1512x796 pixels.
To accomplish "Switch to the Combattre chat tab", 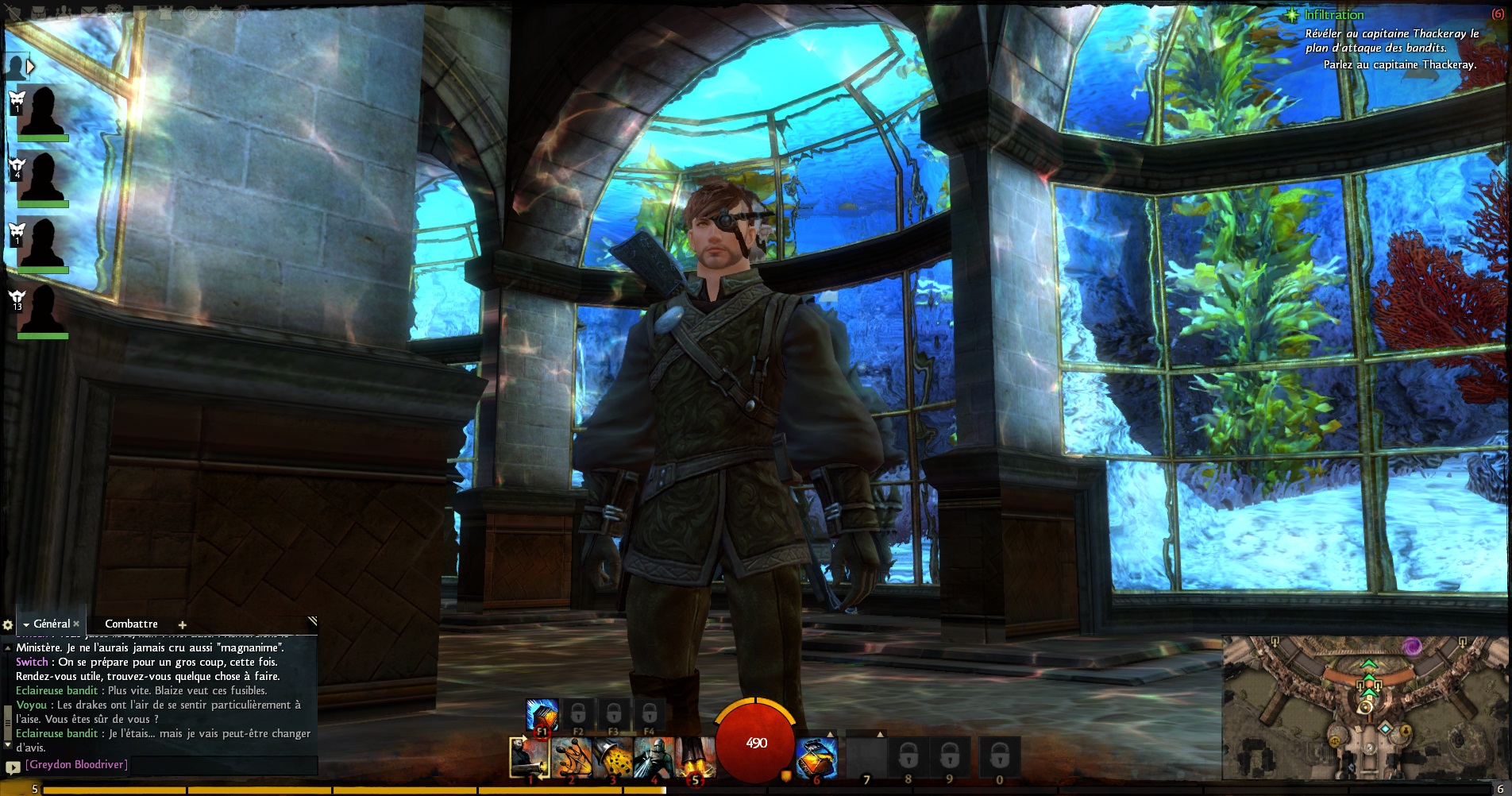I will 131,624.
